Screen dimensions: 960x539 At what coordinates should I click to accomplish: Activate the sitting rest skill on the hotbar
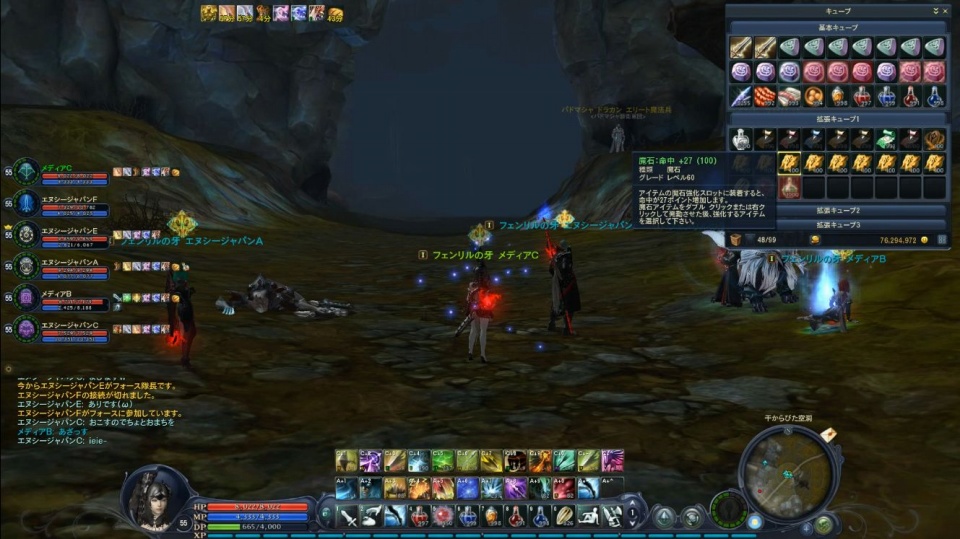pyautogui.click(x=590, y=516)
